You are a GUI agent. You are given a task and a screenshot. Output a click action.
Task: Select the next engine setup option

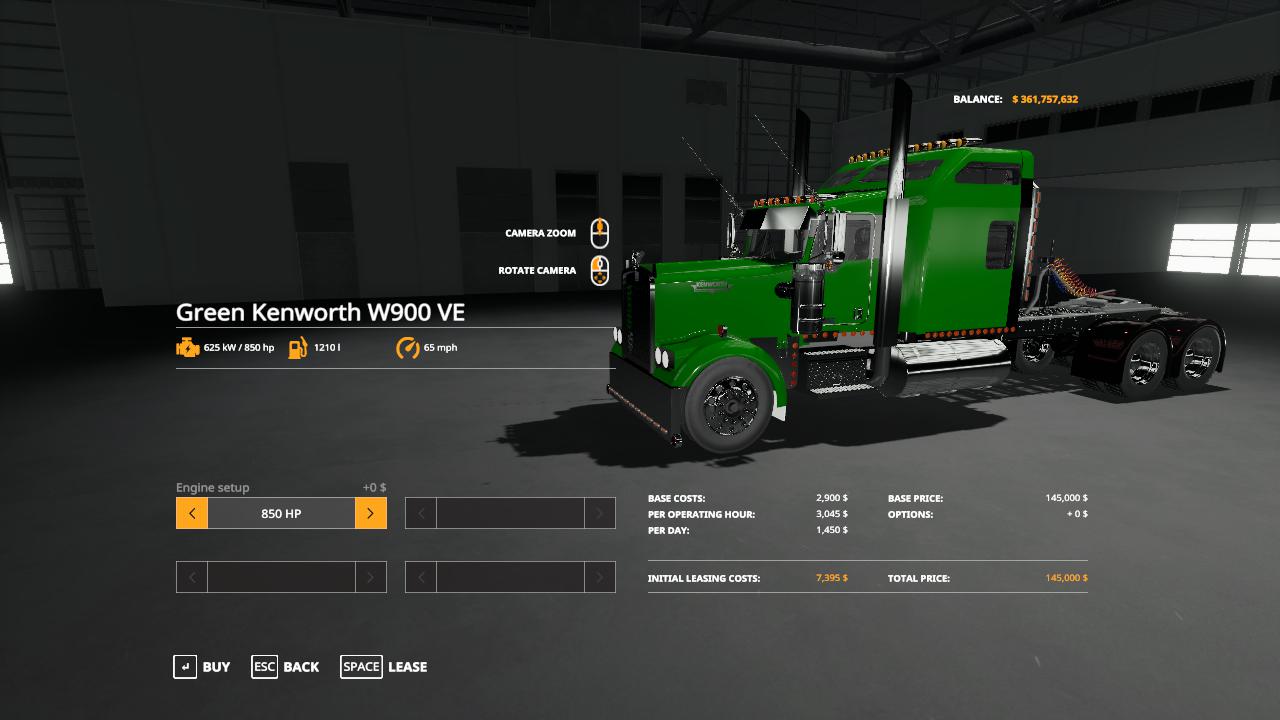click(x=370, y=514)
